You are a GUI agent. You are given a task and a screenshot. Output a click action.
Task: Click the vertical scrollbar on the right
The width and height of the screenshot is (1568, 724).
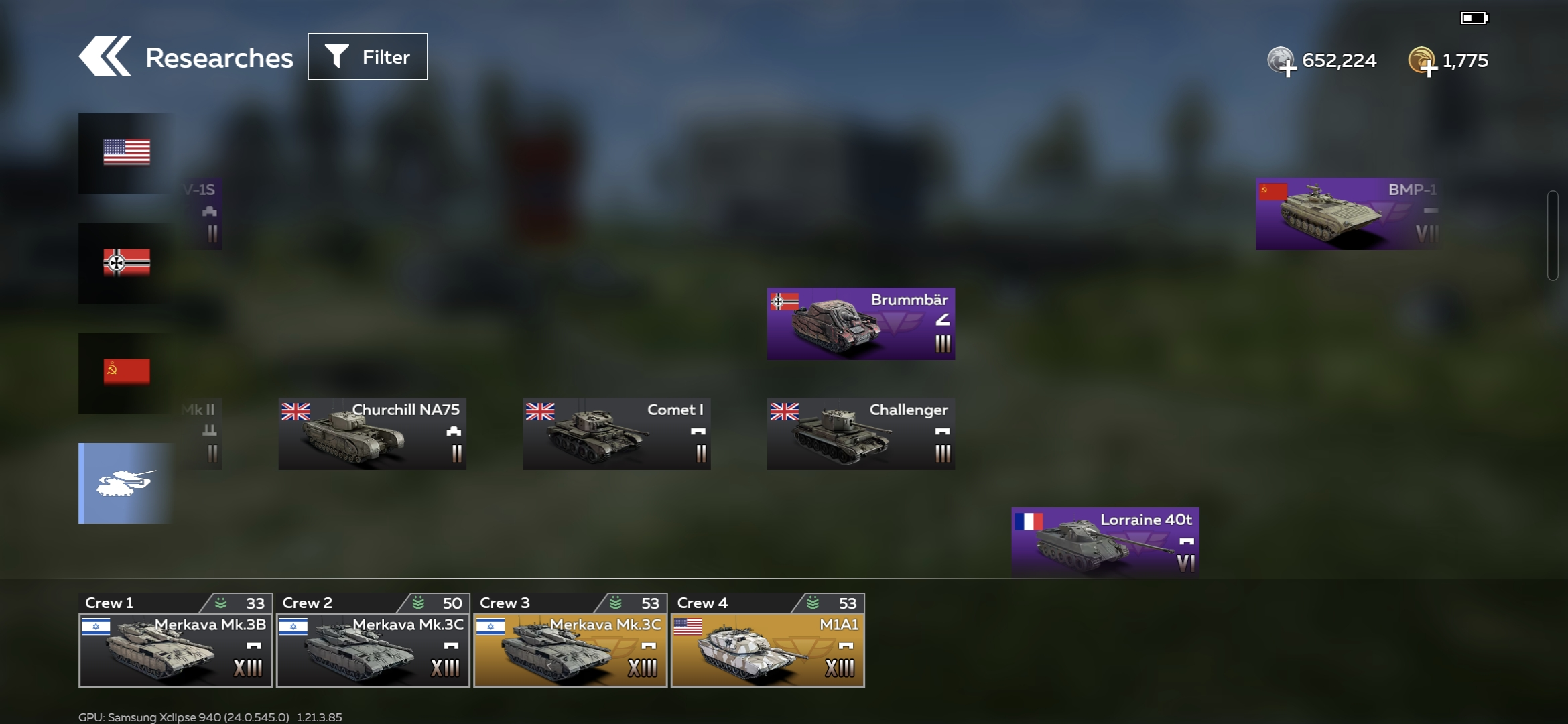point(1553,235)
